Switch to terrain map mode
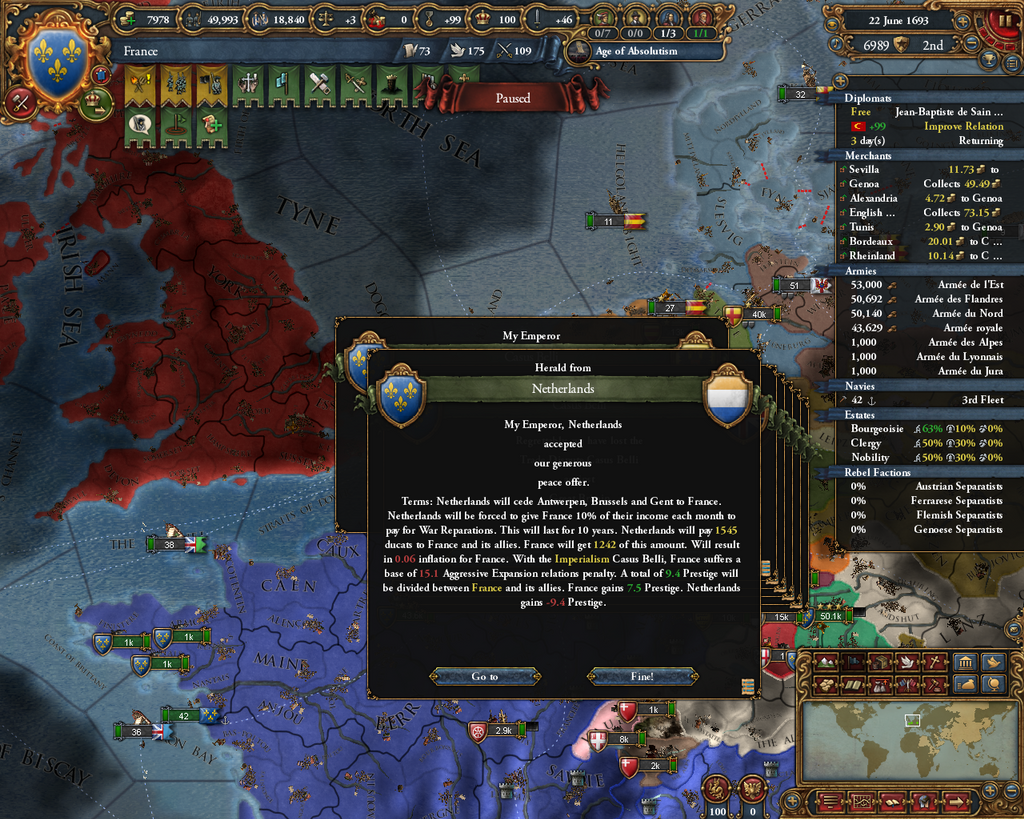 [827, 662]
